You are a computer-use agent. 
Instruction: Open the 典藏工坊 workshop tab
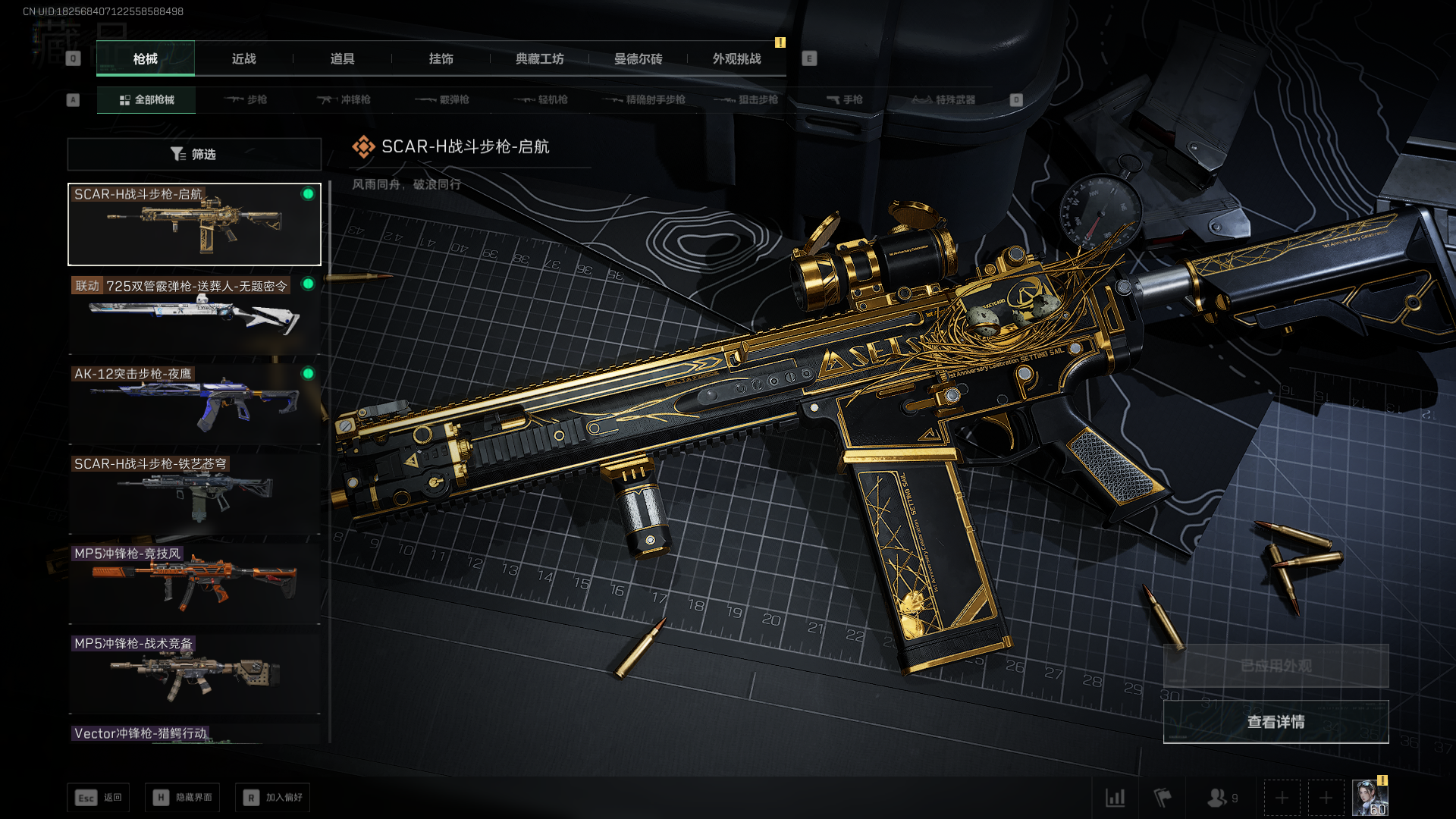tap(539, 59)
